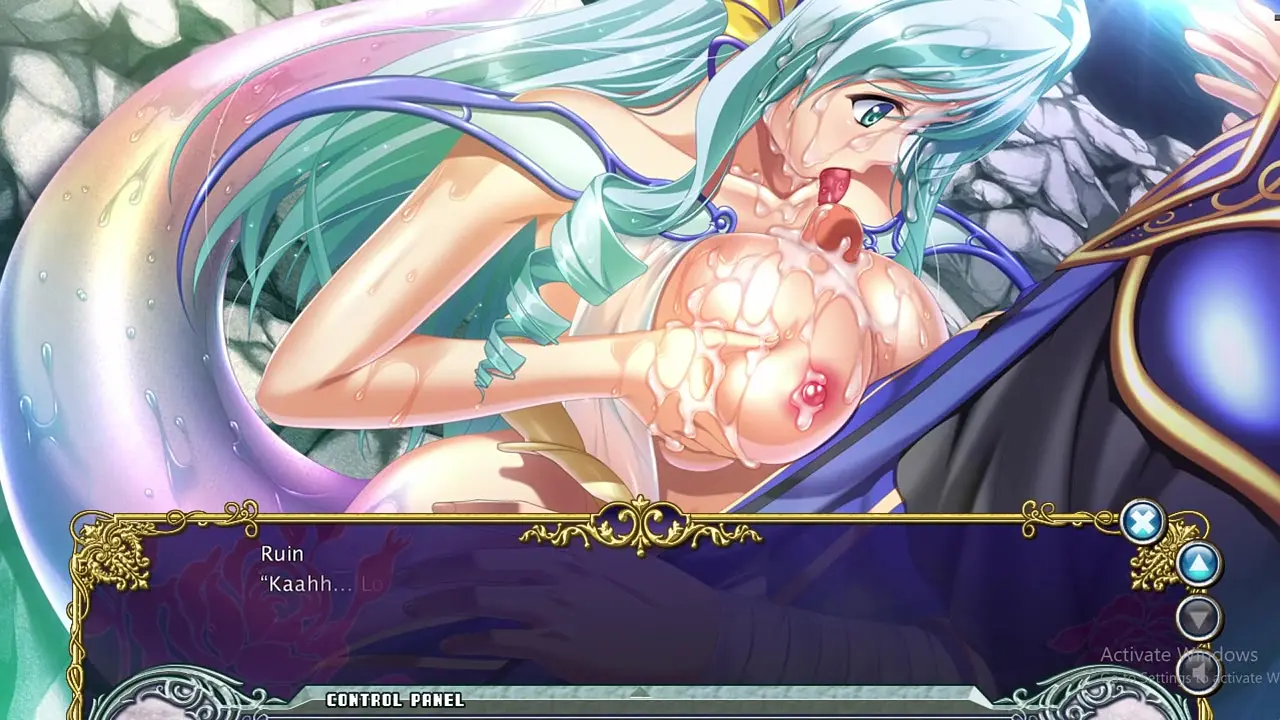Open the Control Panel bar

pyautogui.click(x=640, y=699)
